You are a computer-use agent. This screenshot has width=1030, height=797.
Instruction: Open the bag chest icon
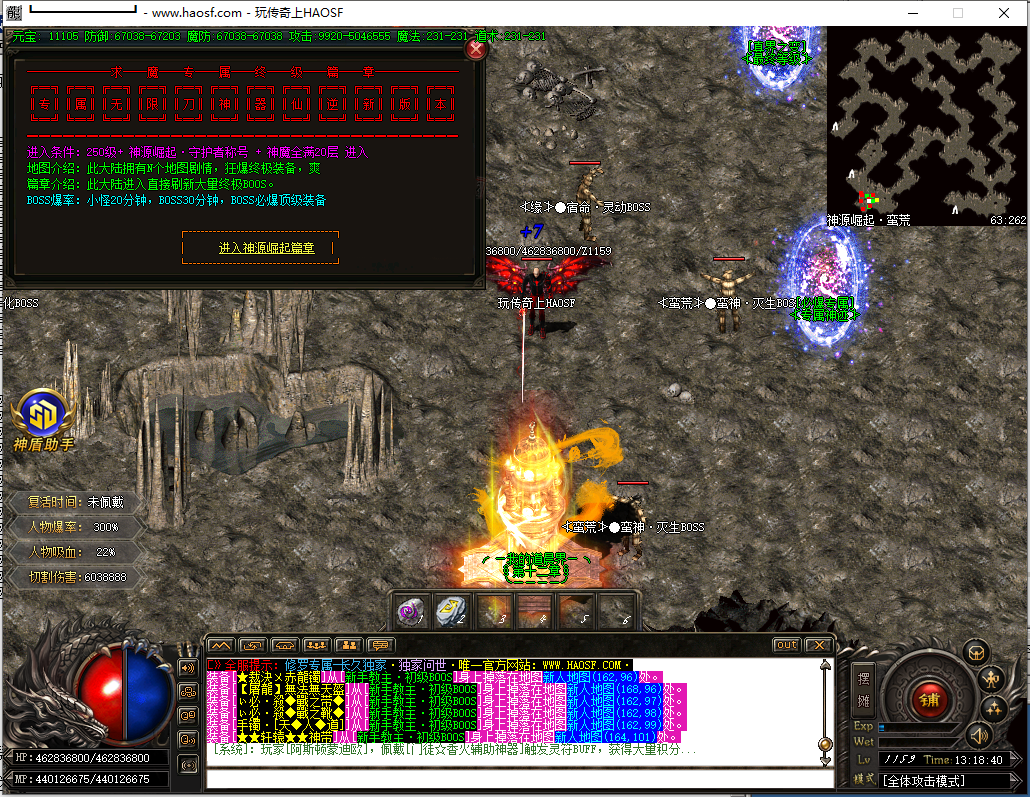976,652
